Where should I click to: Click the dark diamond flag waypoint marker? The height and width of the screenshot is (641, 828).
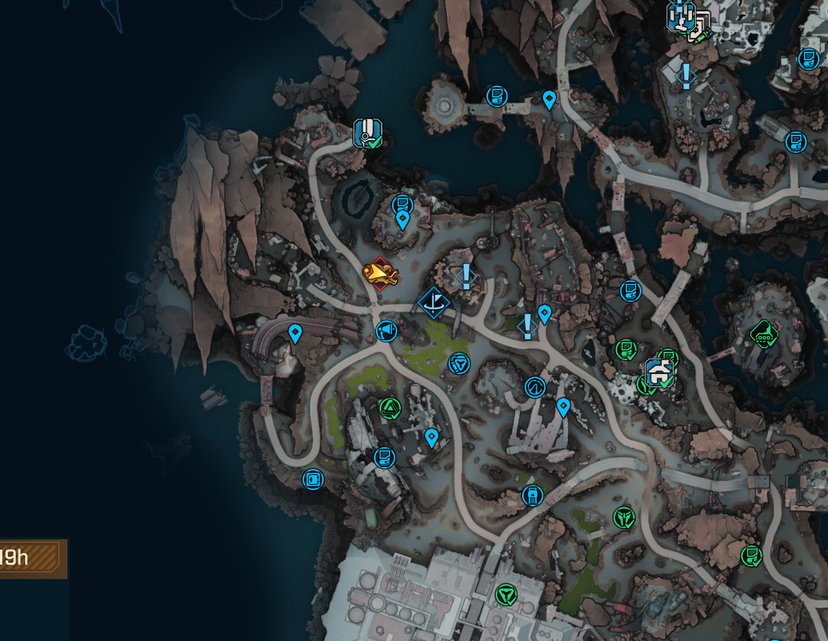434,300
